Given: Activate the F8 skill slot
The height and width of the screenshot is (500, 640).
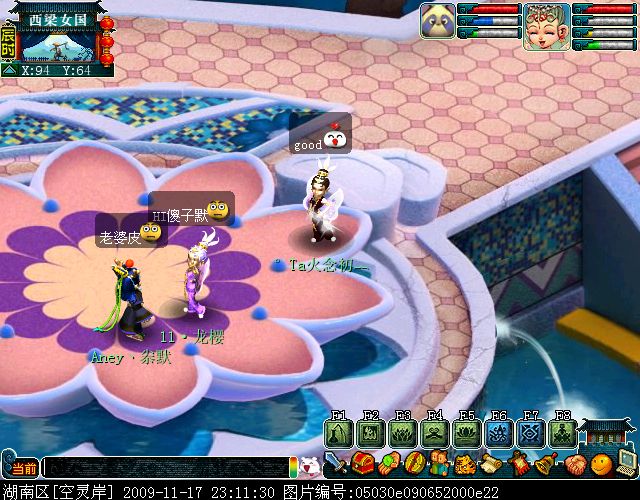Looking at the screenshot, I should 563,434.
